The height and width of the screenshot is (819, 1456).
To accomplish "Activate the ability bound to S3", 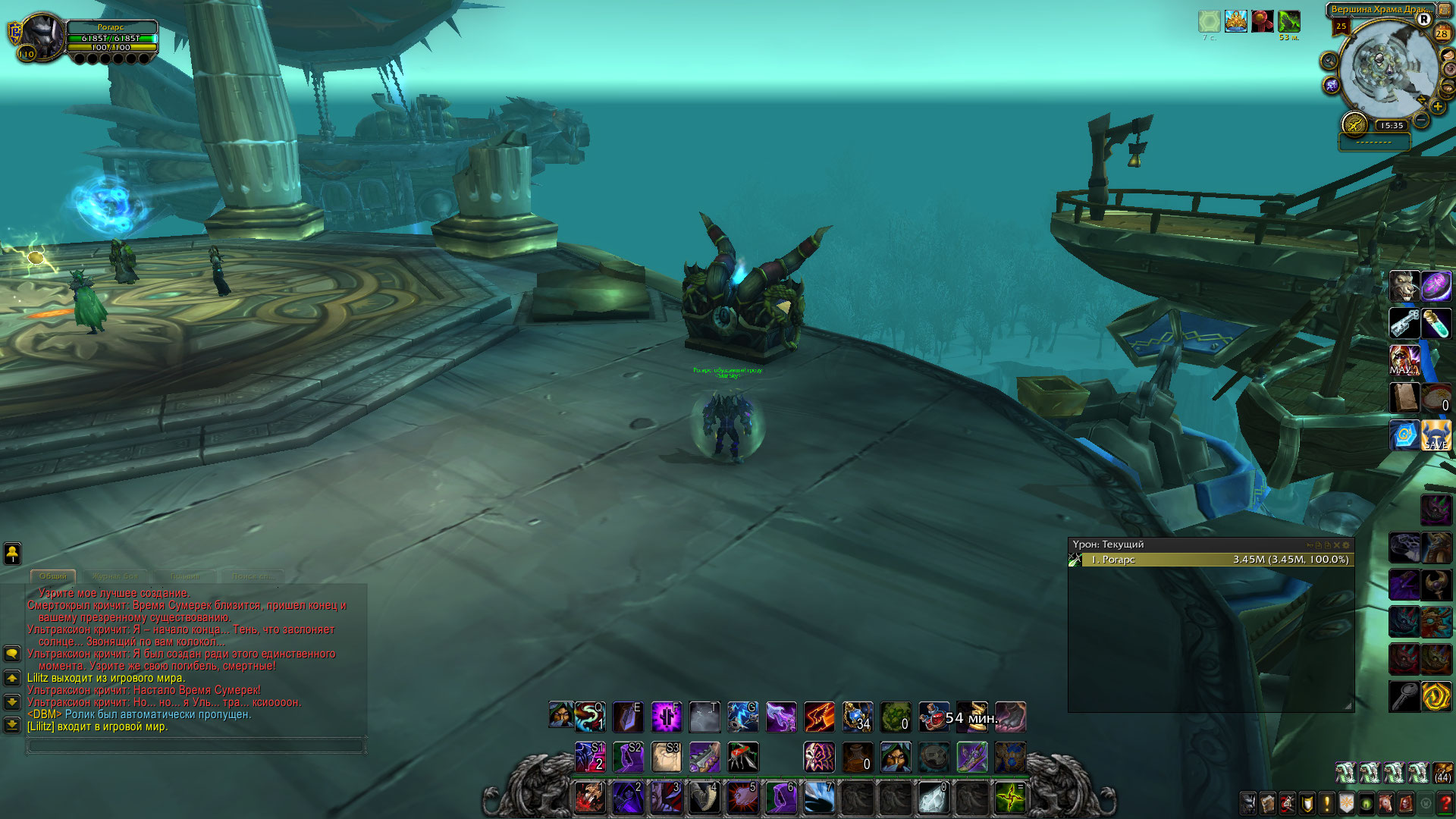I will click(x=666, y=757).
